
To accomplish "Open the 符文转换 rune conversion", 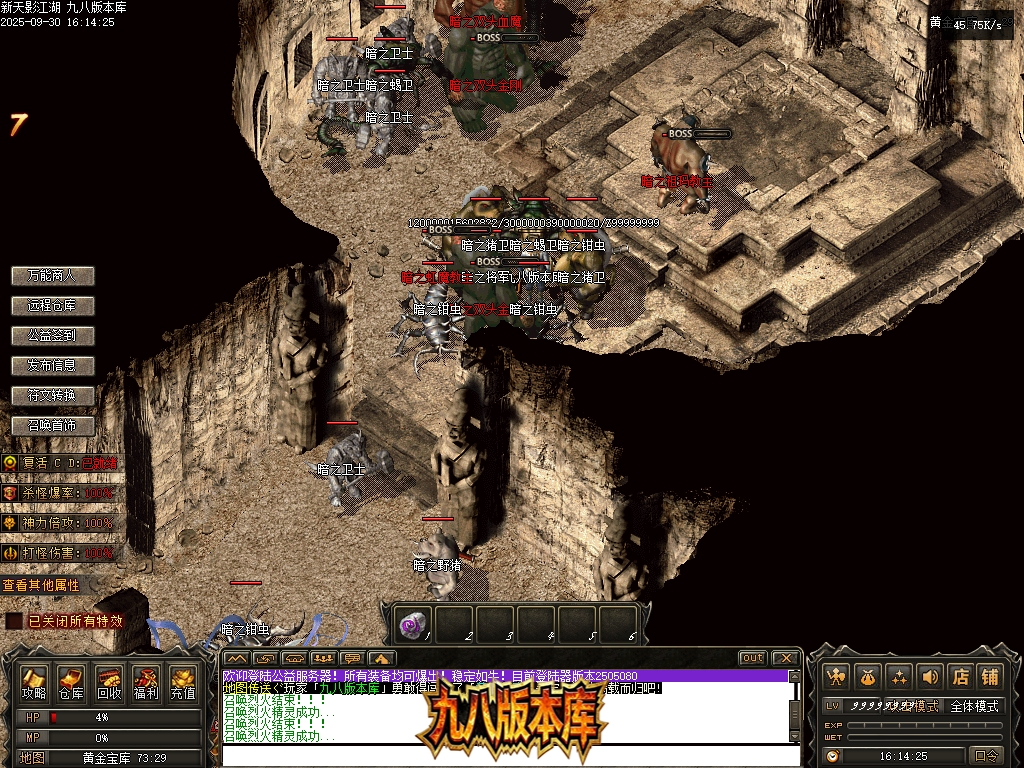I will (52, 395).
